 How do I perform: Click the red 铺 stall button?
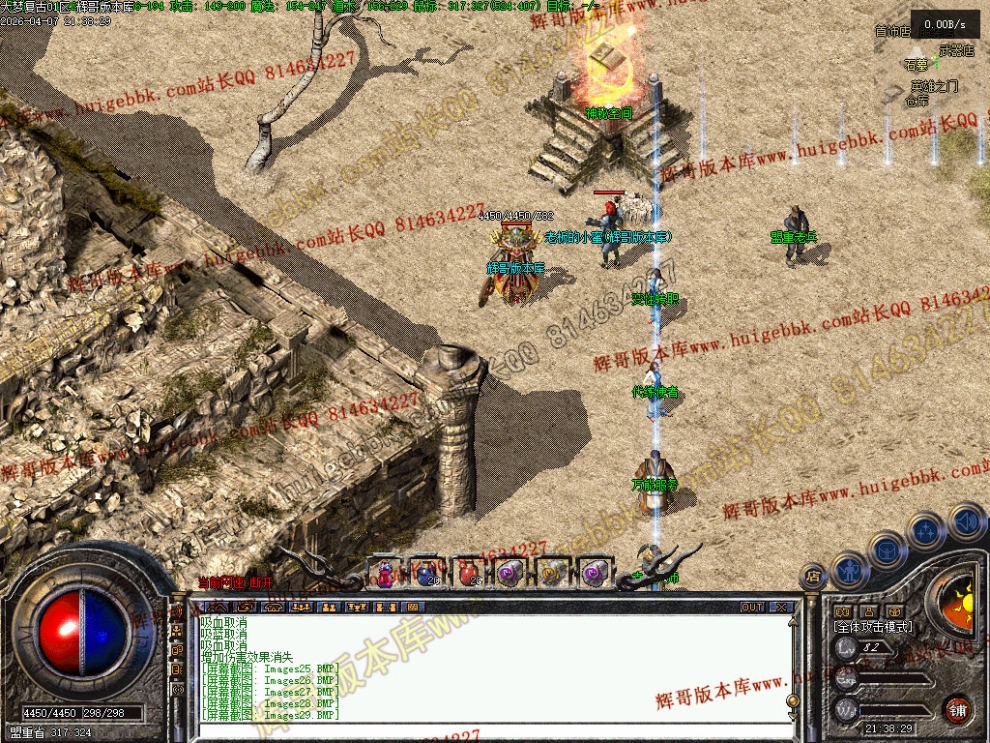point(959,709)
